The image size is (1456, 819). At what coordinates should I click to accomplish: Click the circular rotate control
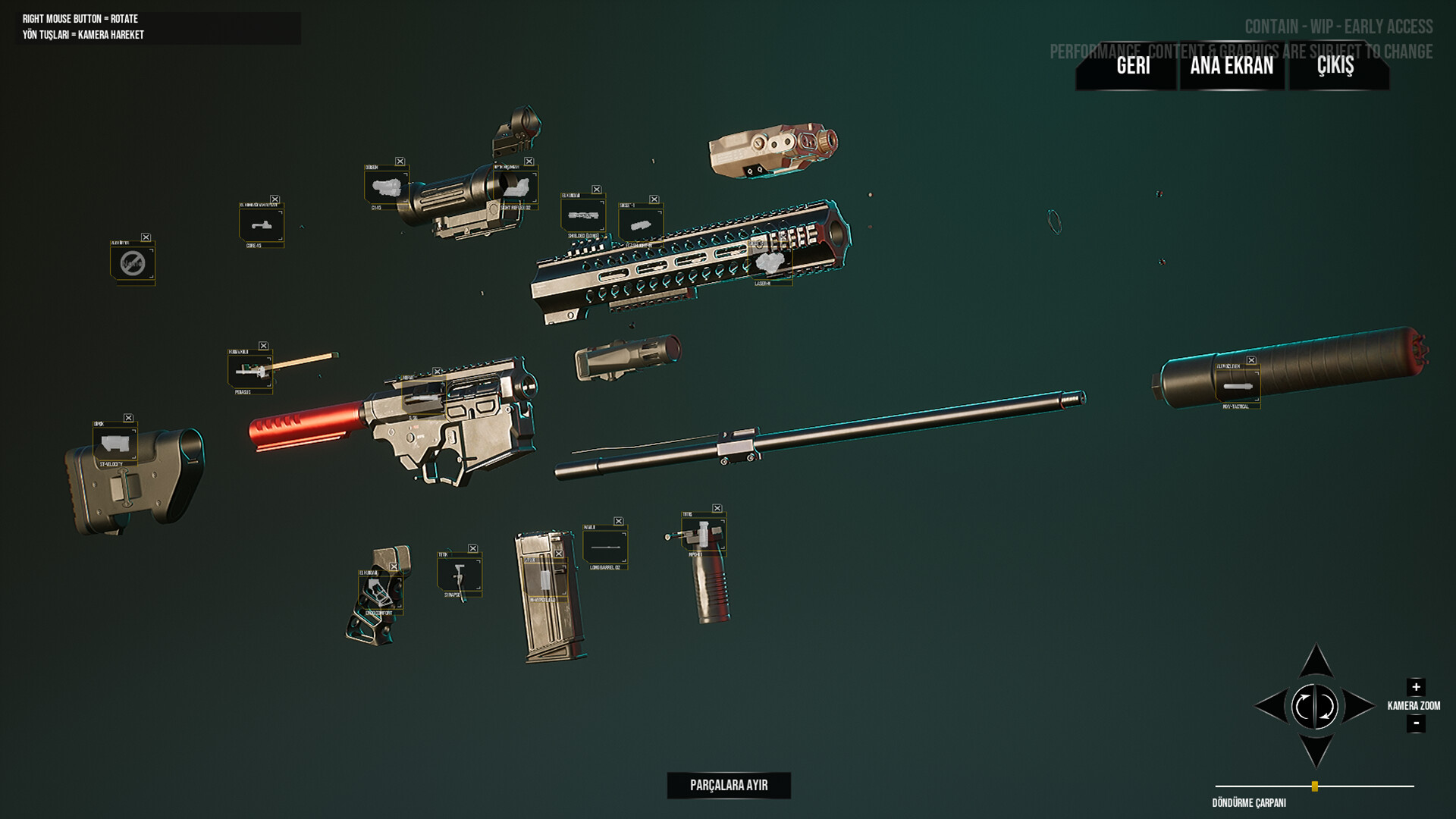(x=1315, y=707)
